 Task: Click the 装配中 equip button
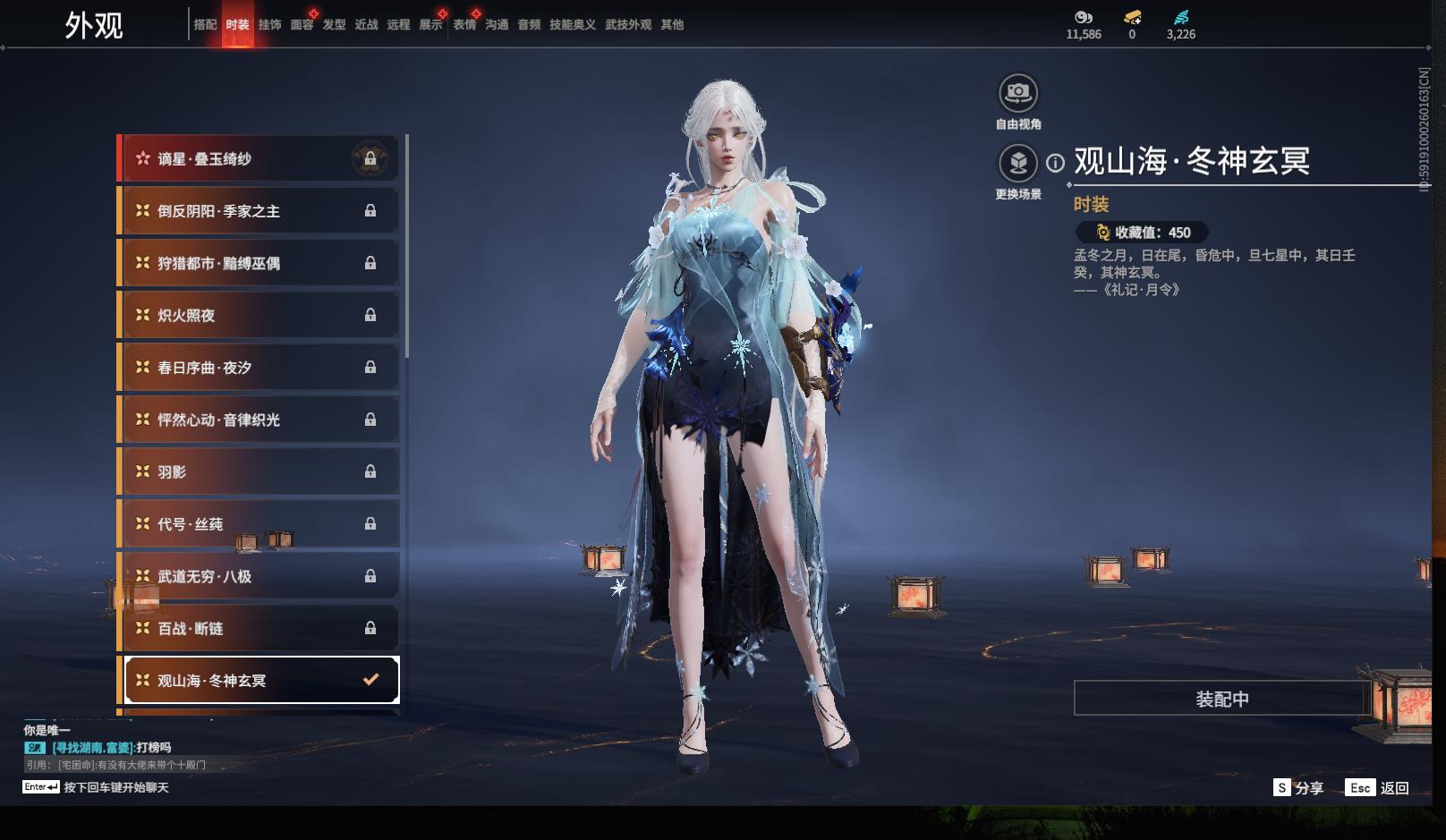(1221, 699)
